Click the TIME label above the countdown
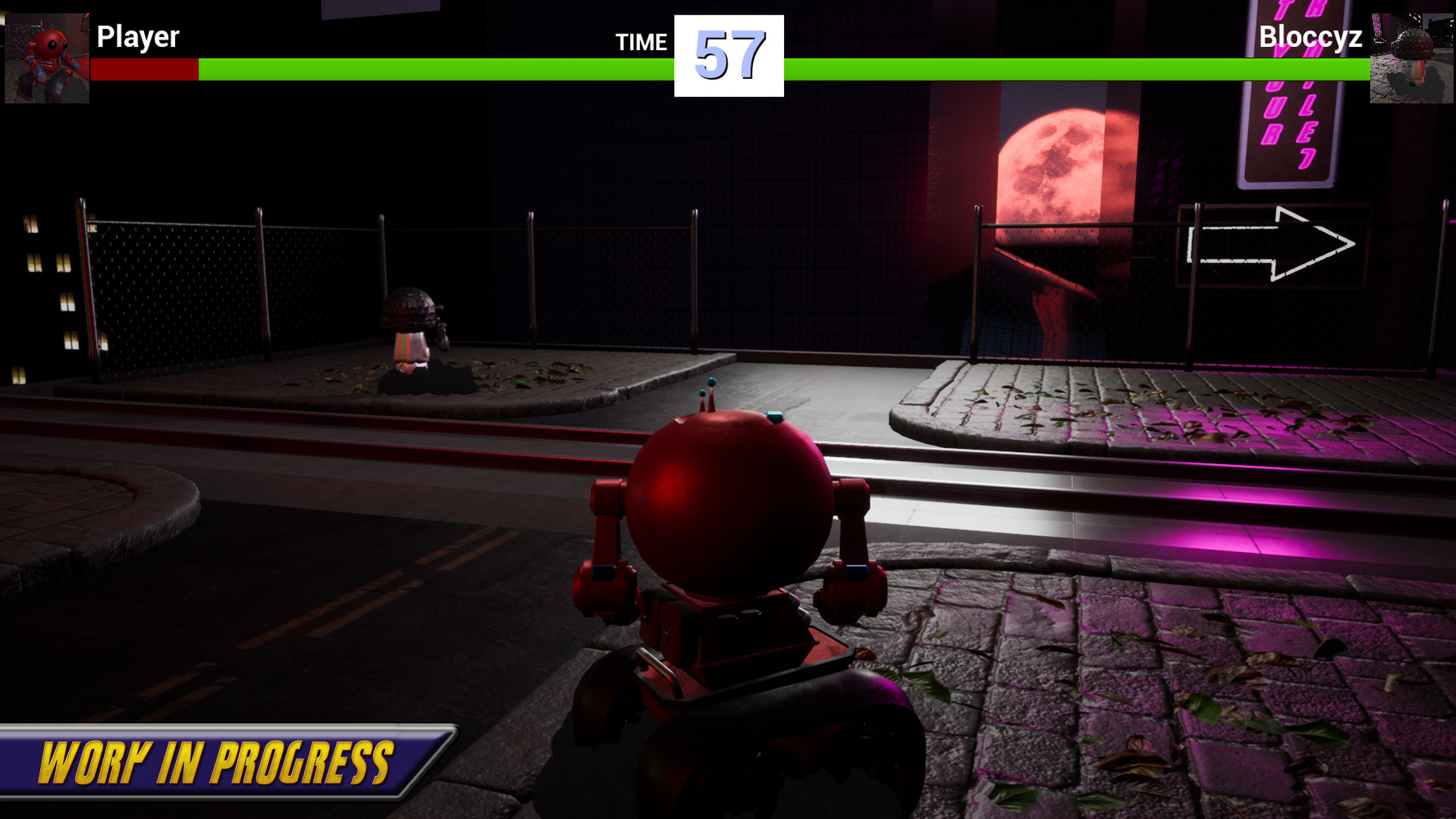1456x819 pixels. click(x=641, y=43)
